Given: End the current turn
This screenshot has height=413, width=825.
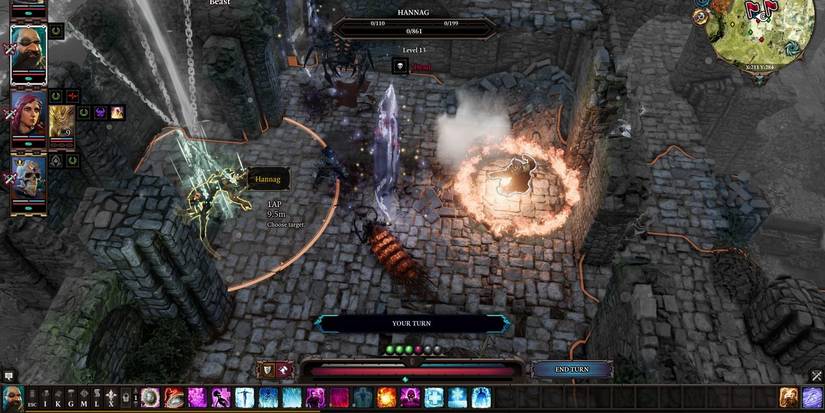Looking at the screenshot, I should (572, 369).
